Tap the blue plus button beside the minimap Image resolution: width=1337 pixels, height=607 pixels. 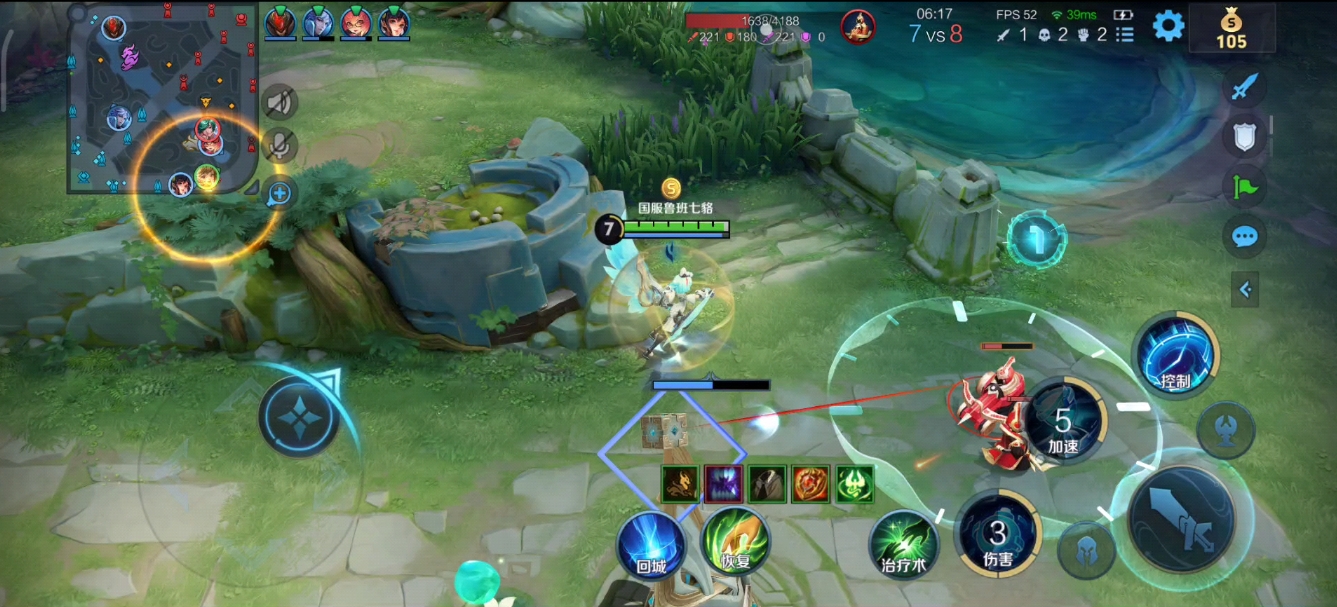point(279,193)
